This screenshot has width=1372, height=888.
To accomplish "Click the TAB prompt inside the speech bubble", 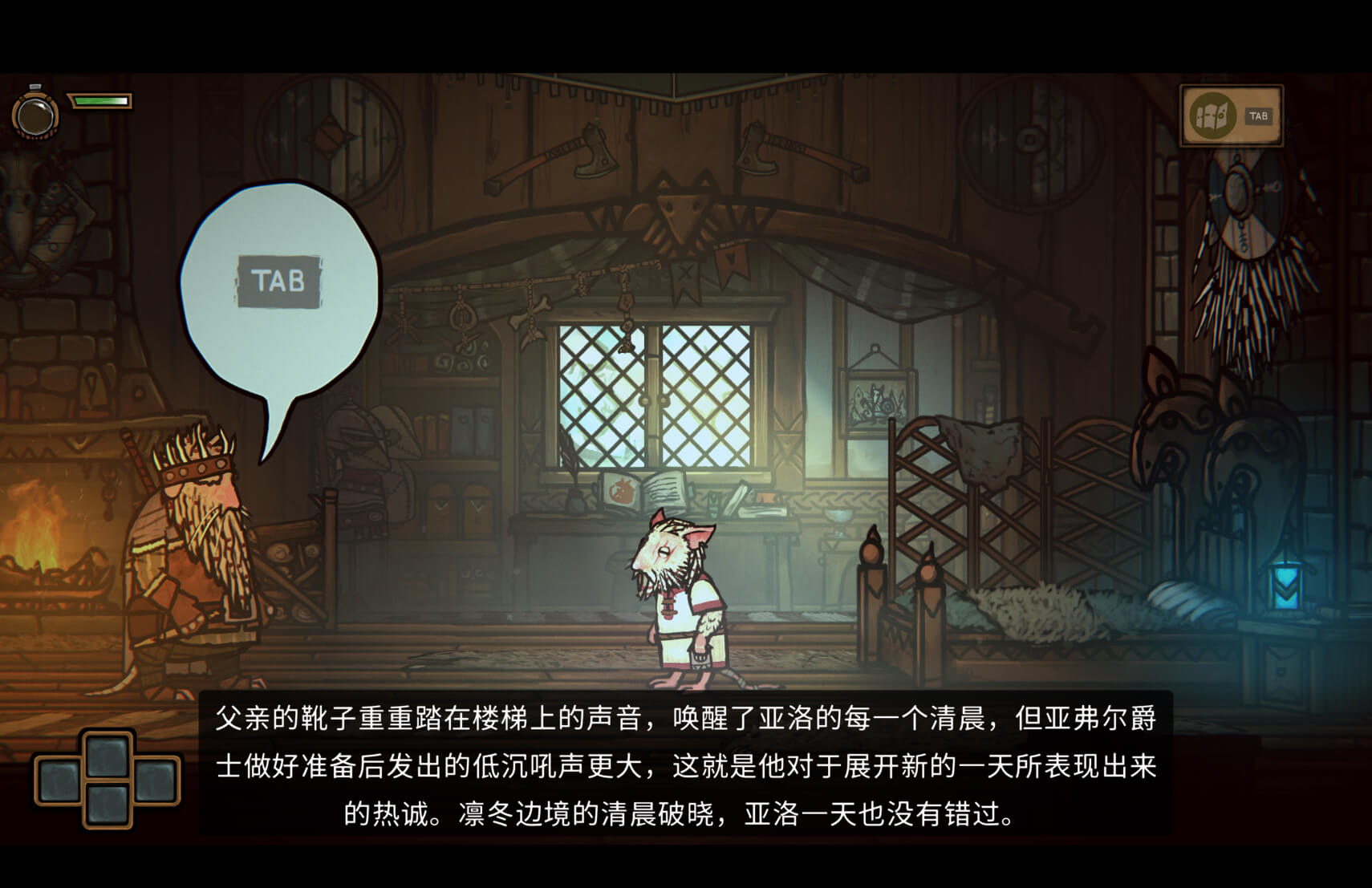I will point(279,282).
